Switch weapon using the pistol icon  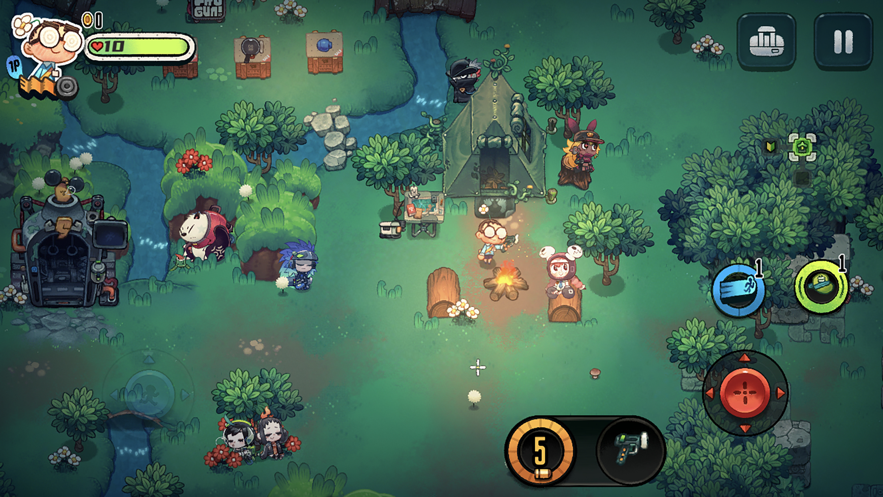pos(631,447)
